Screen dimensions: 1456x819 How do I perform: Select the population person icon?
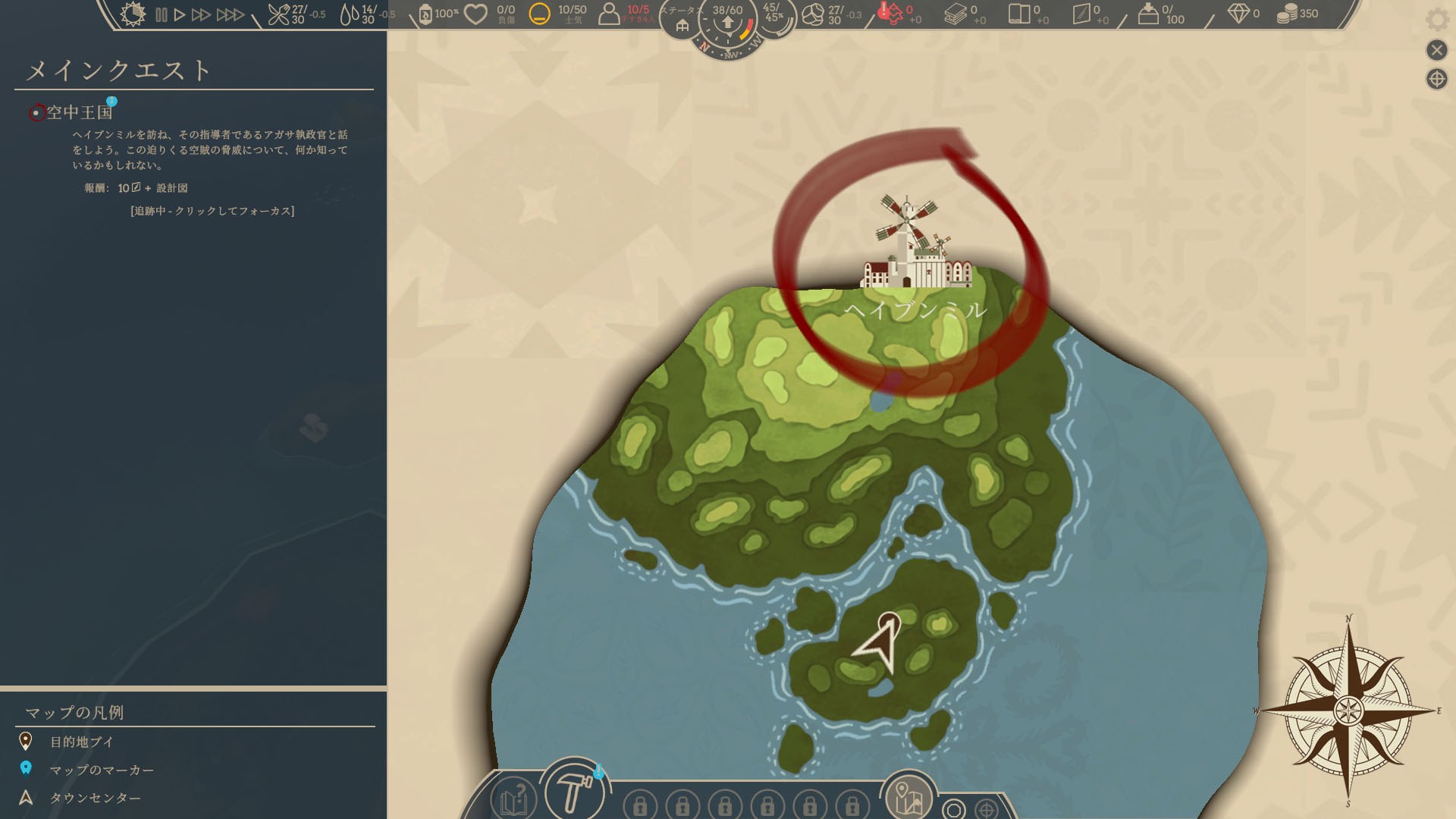(609, 14)
